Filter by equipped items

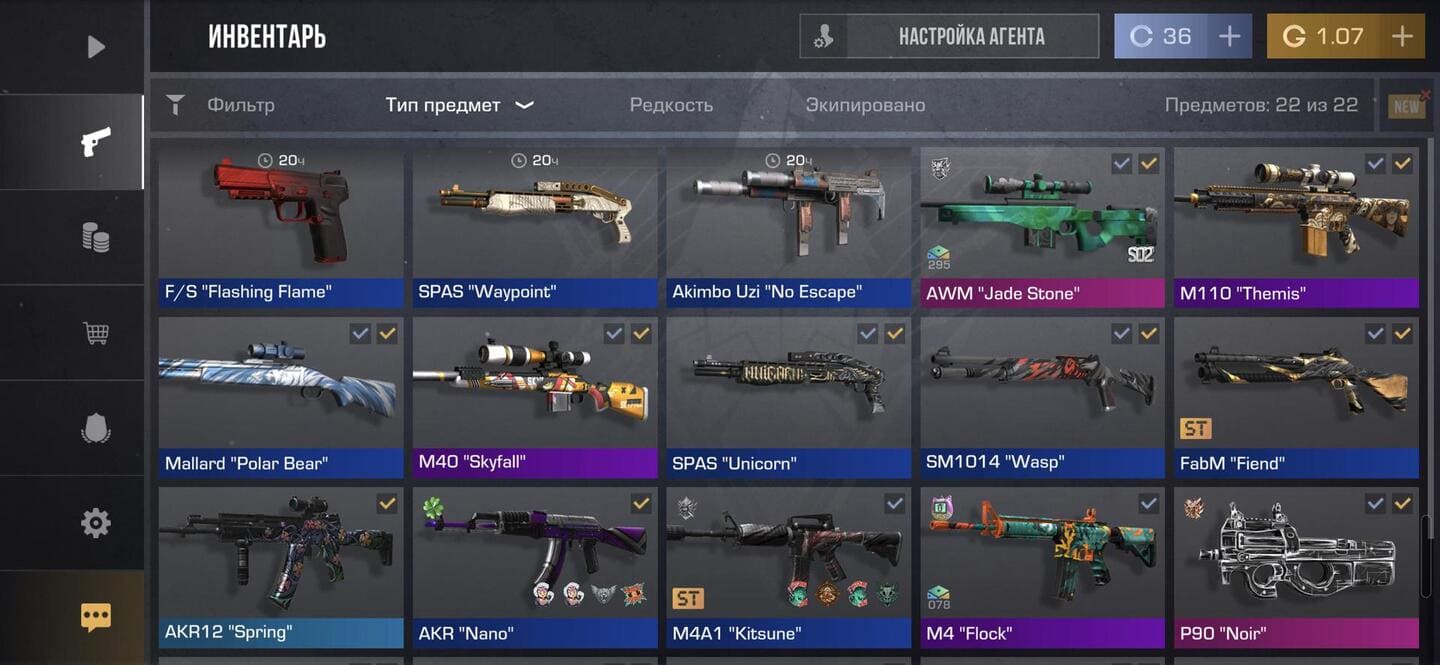[865, 105]
